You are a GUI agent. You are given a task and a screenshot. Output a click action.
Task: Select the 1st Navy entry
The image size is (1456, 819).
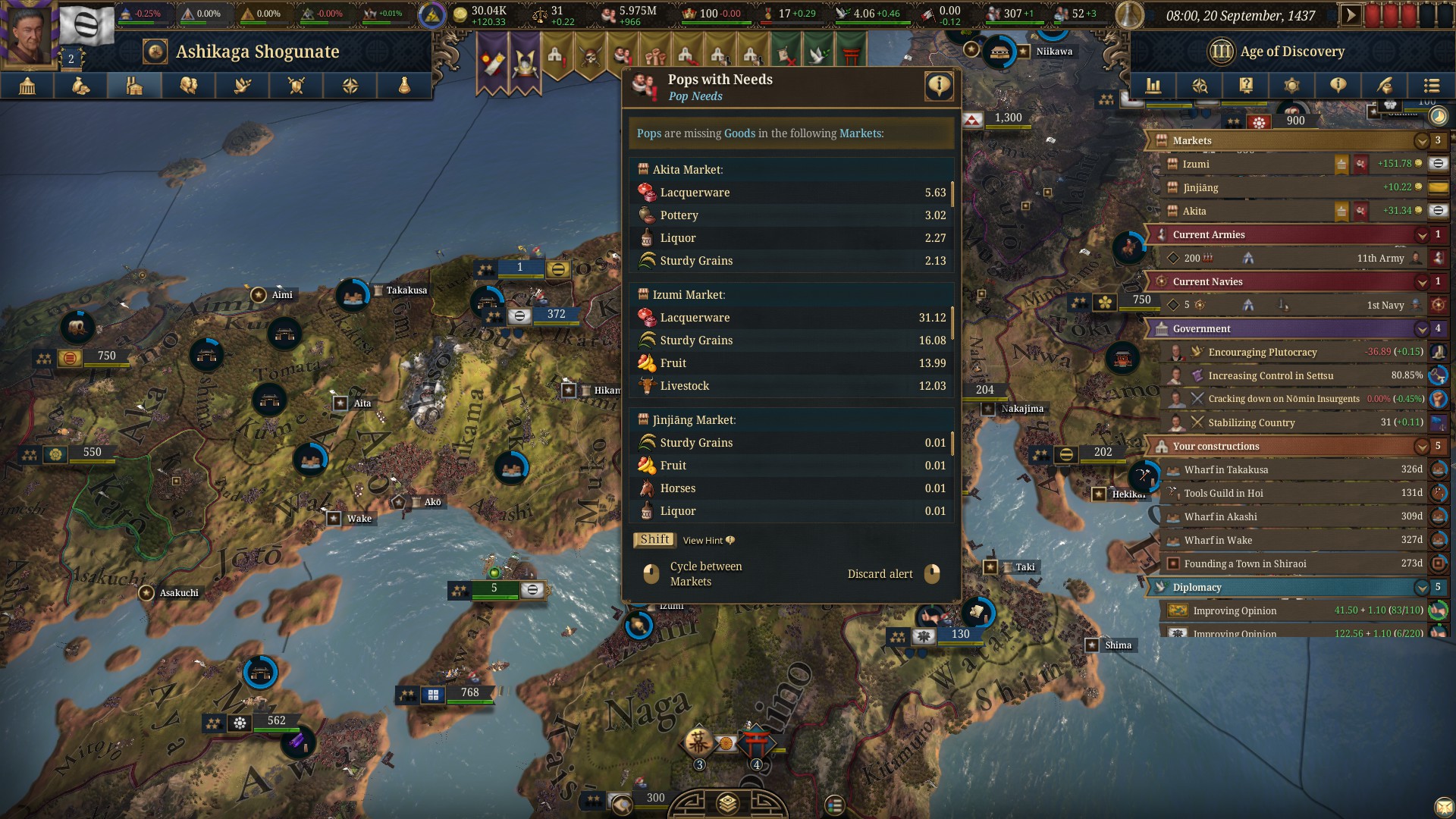tap(1385, 306)
